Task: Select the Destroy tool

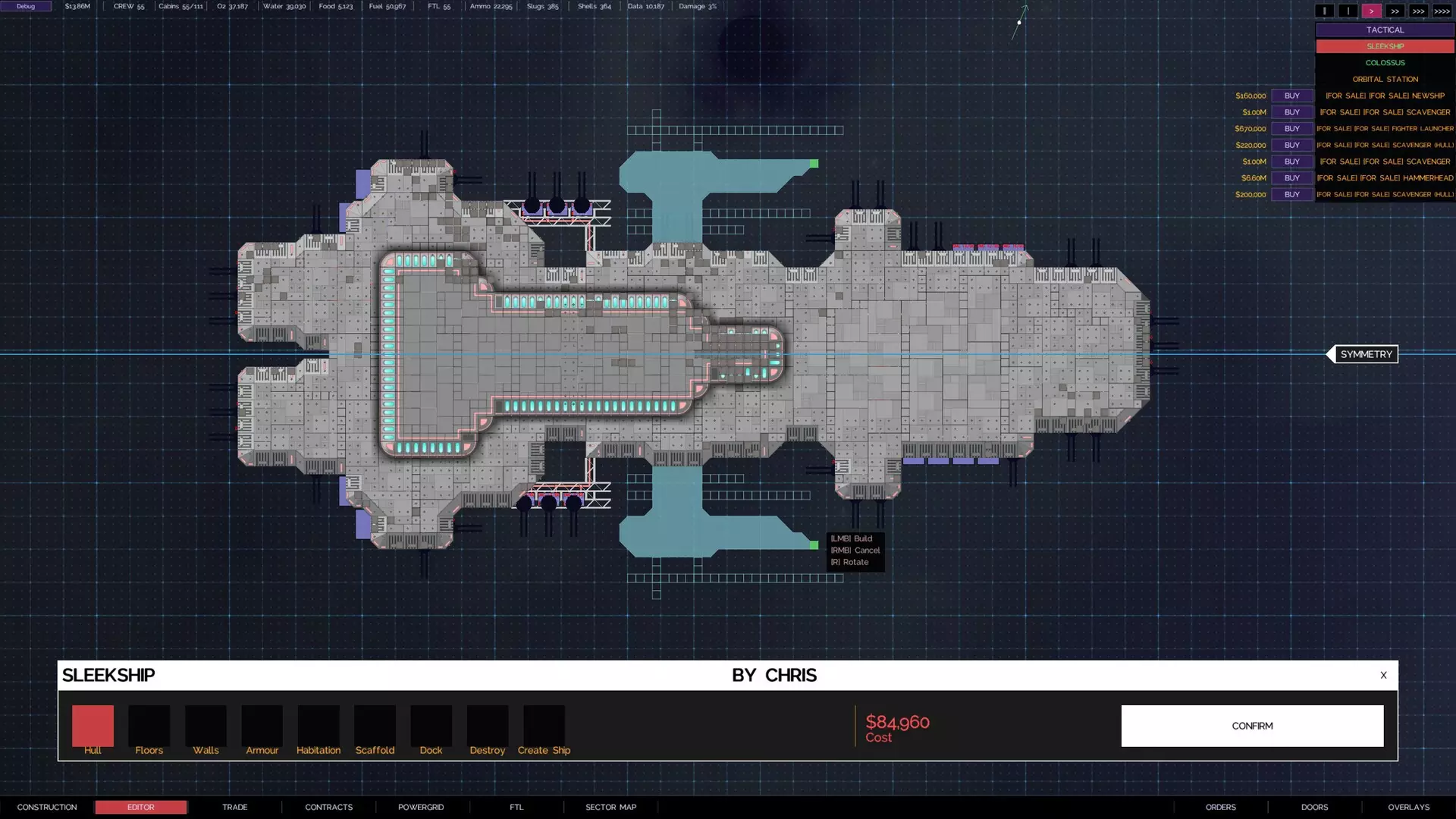Action: pos(487,726)
